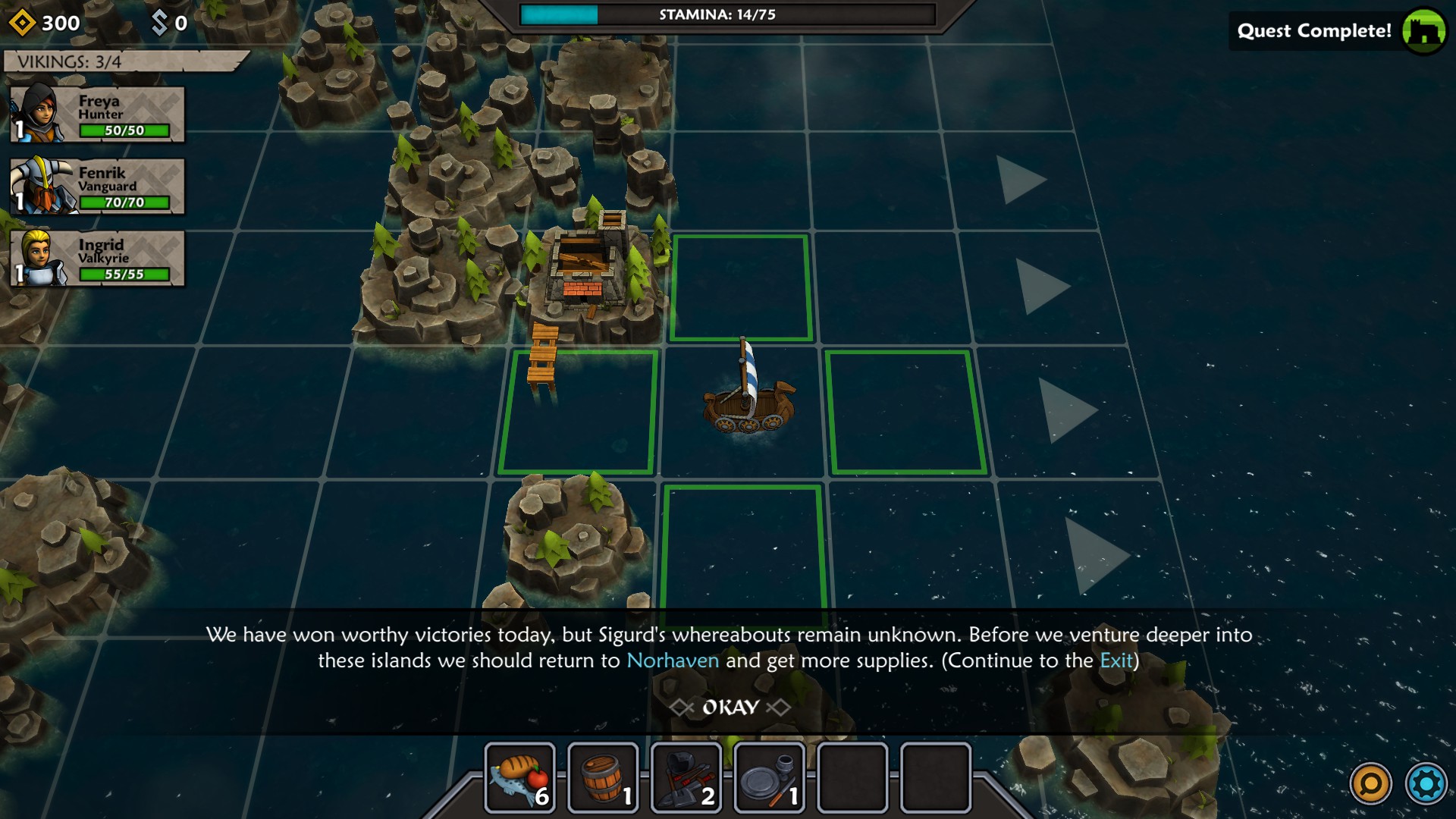The height and width of the screenshot is (819, 1456).
Task: Click the orange magnifier search icon
Action: click(x=1370, y=783)
